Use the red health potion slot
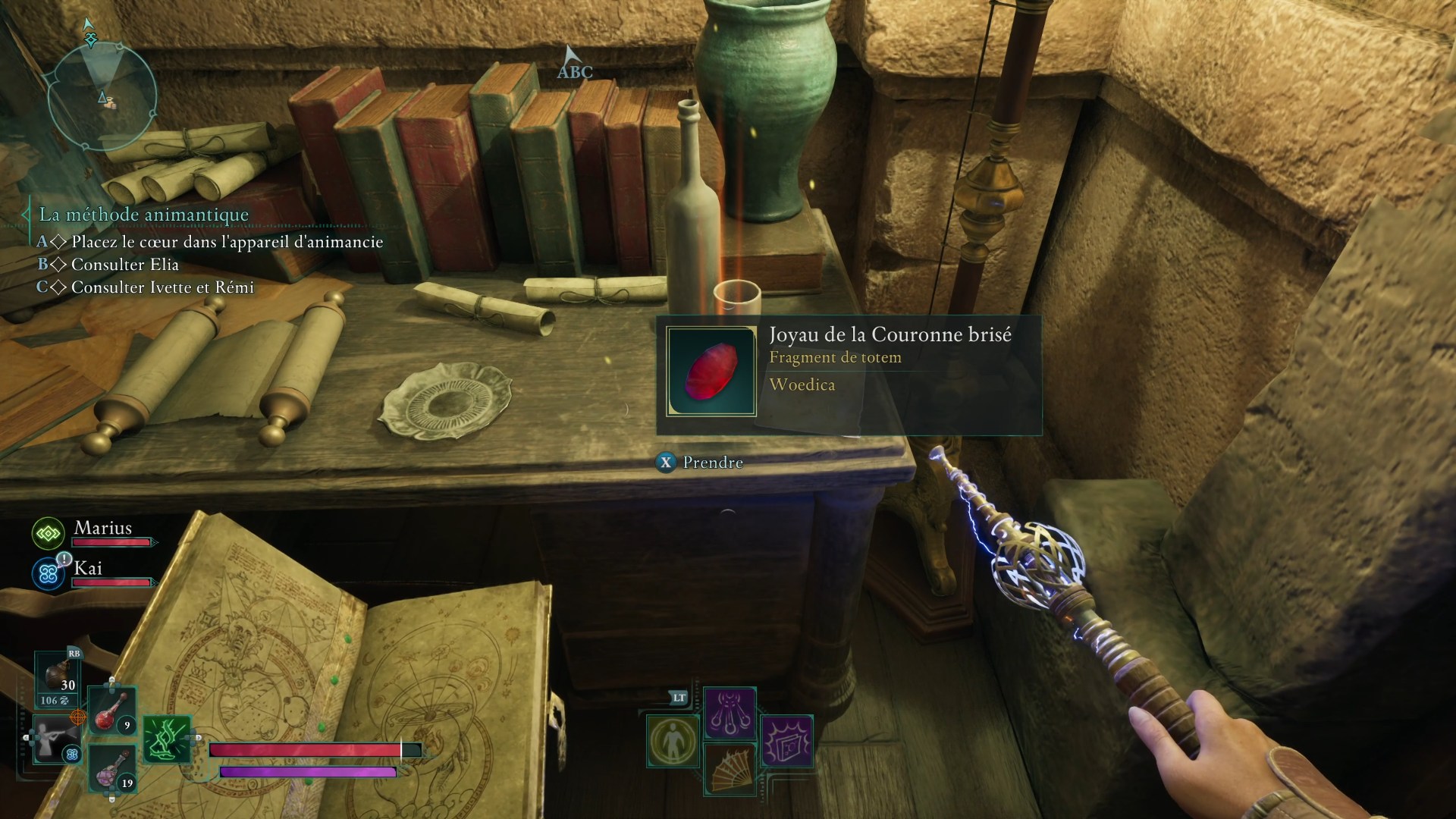 (113, 711)
